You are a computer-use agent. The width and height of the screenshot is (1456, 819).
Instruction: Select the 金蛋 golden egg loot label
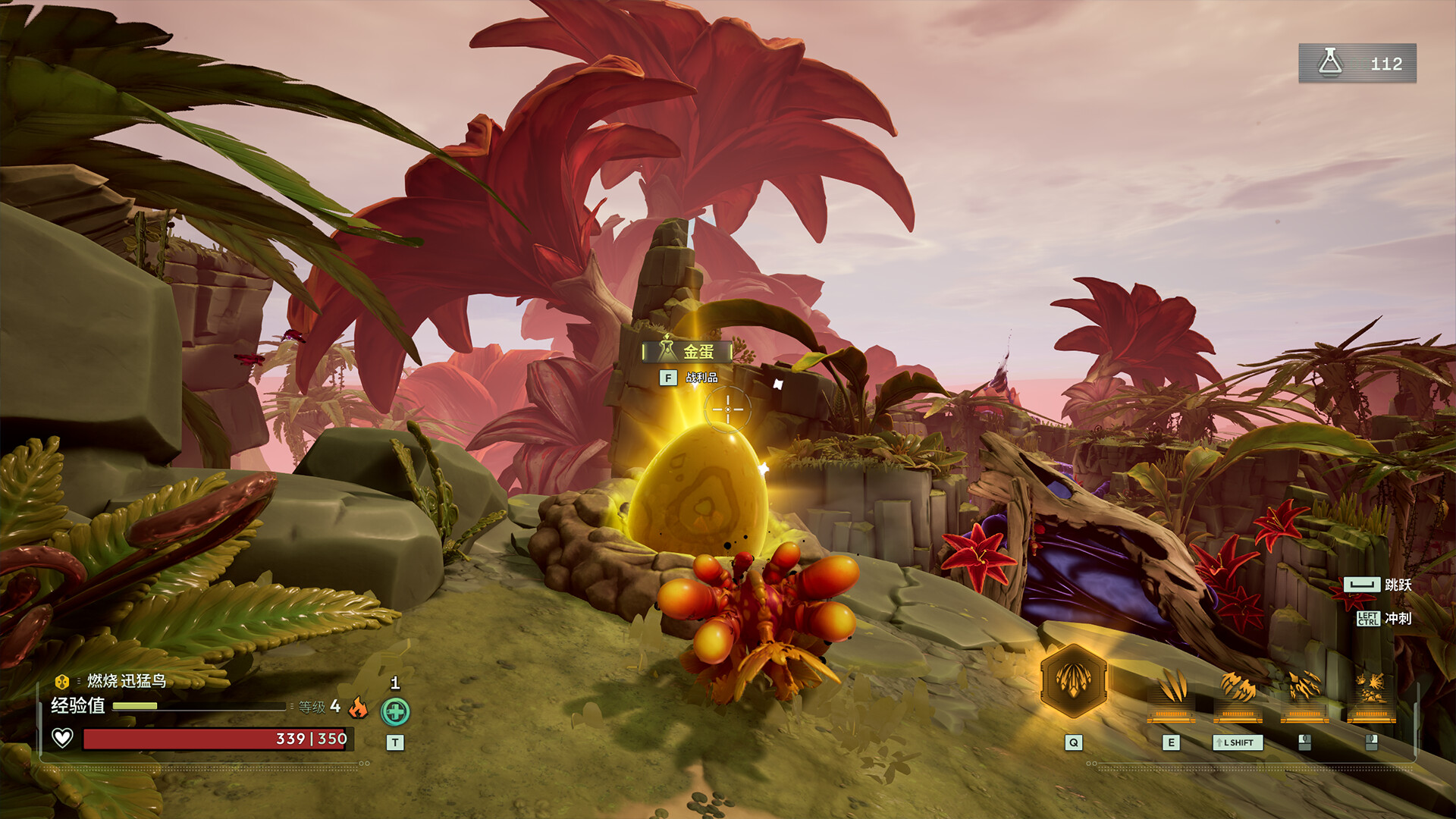687,352
